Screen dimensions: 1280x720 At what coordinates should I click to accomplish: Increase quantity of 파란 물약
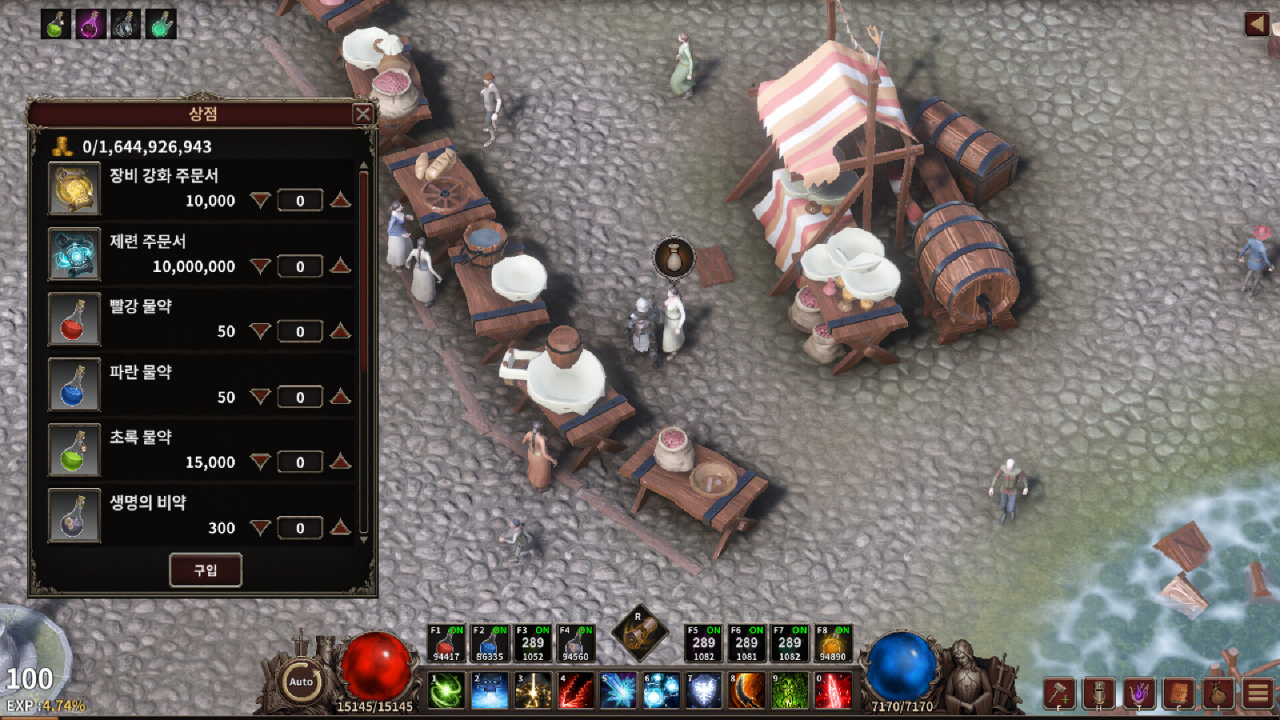point(340,397)
